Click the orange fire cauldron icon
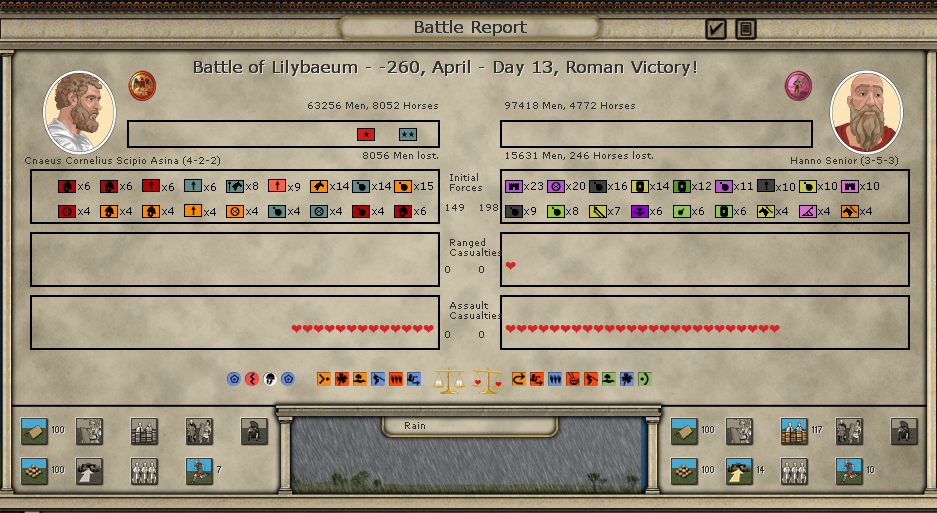Screen dimensions: 937x513 tap(573, 379)
